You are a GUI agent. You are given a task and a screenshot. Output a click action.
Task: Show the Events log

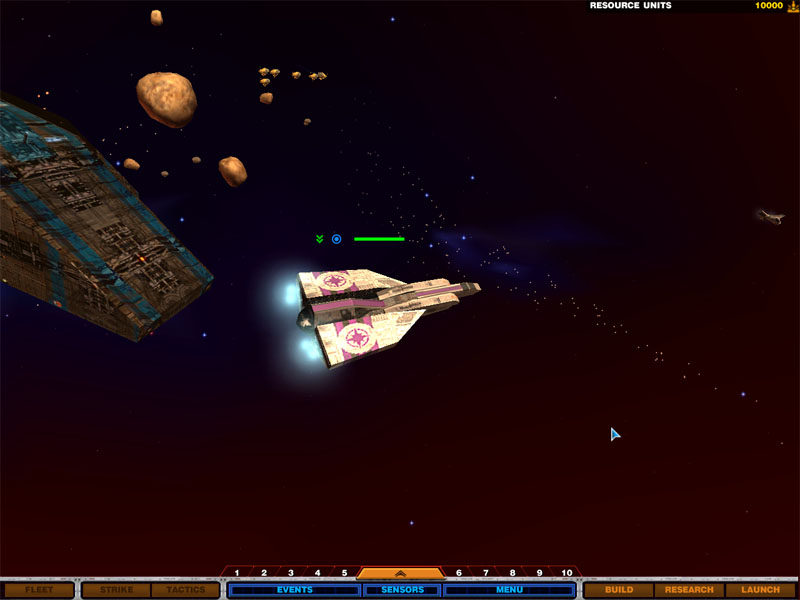click(x=294, y=590)
